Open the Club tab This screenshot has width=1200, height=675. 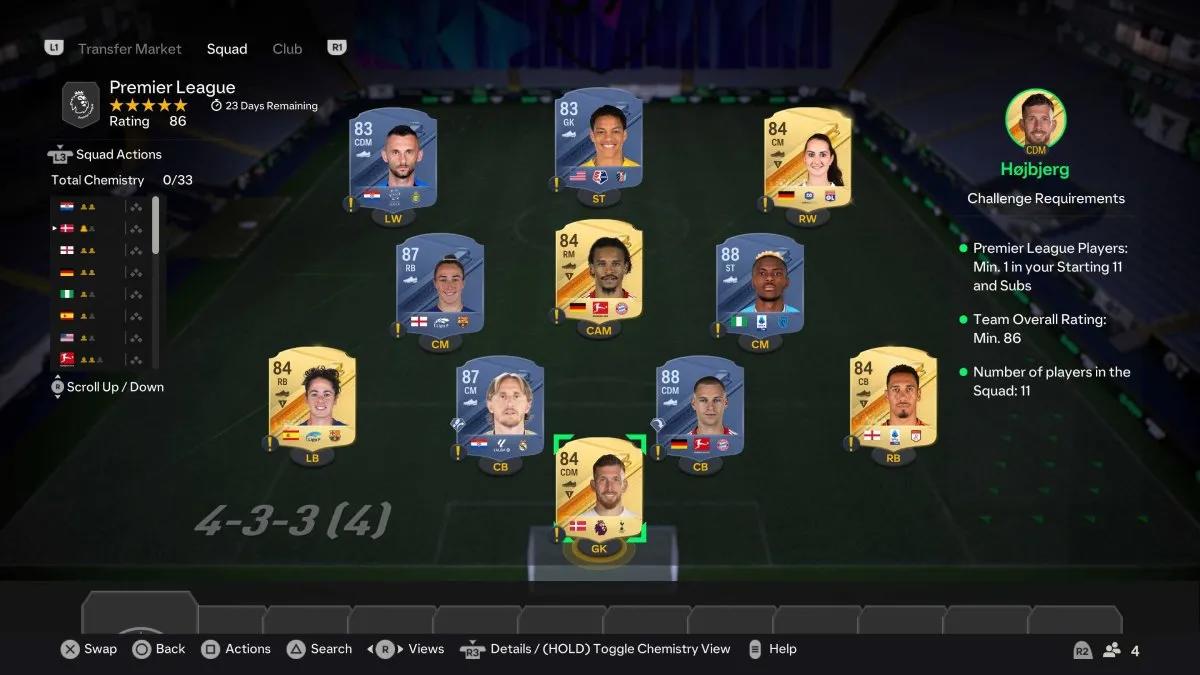pyautogui.click(x=287, y=49)
